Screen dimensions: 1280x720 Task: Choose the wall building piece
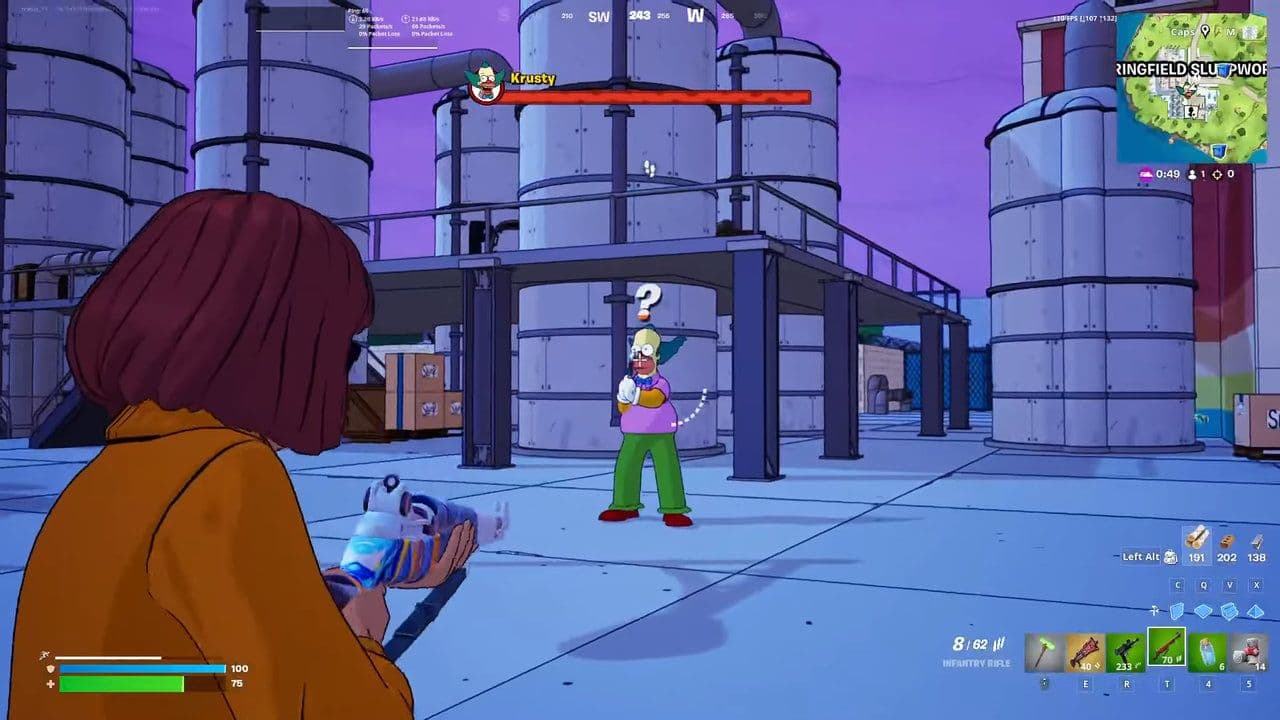pos(1178,611)
